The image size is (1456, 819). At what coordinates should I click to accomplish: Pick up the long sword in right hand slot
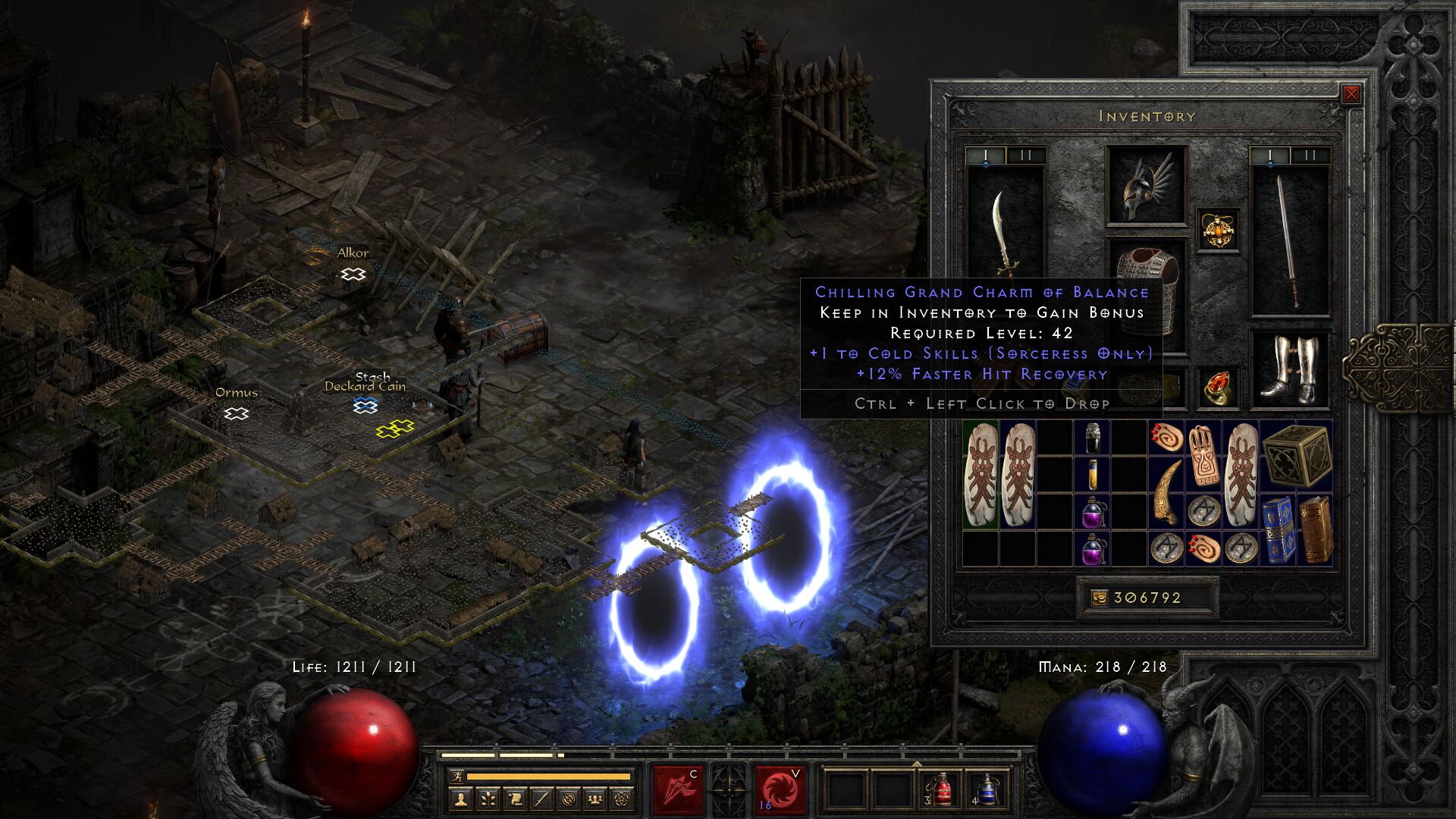click(x=1289, y=241)
